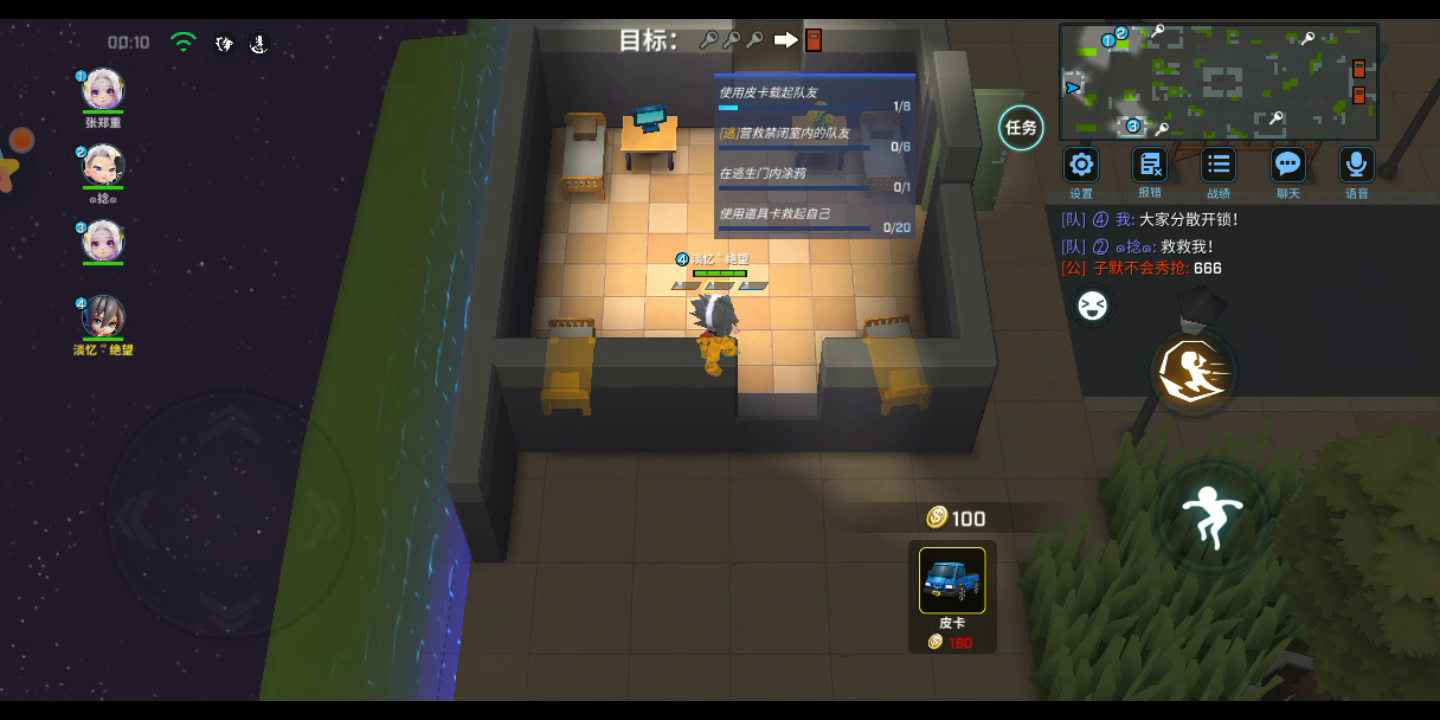Viewport: 1440px width, 720px height.
Task: Open the minimap
Action: point(1218,82)
